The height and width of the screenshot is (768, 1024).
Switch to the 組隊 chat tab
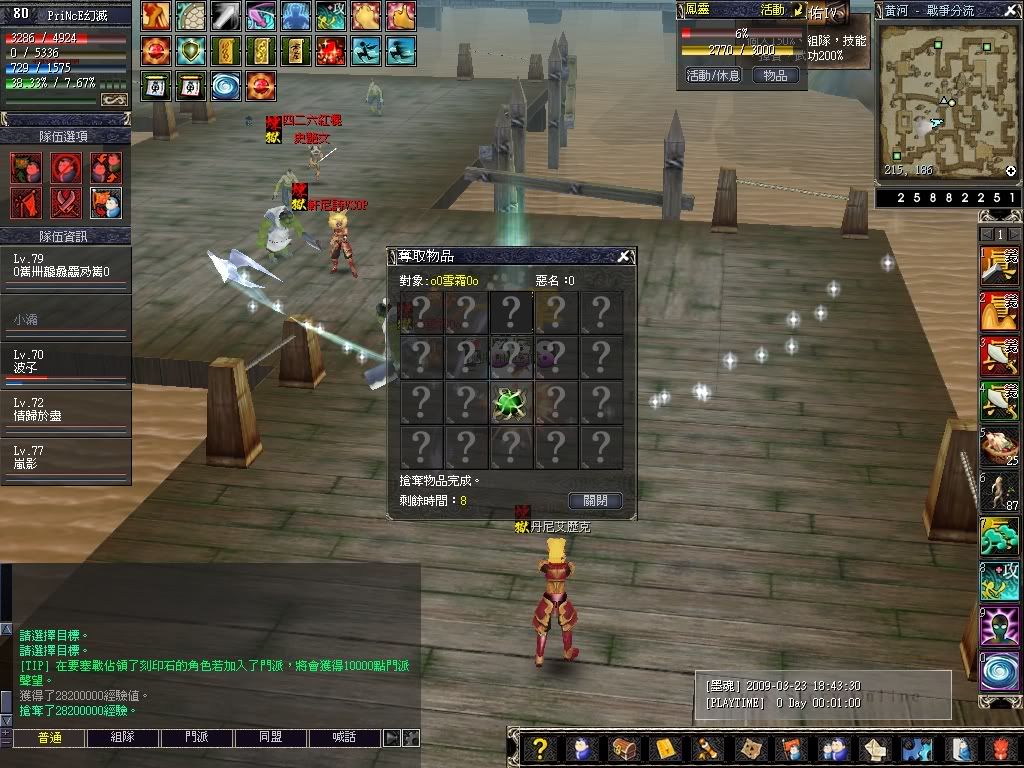[123, 737]
